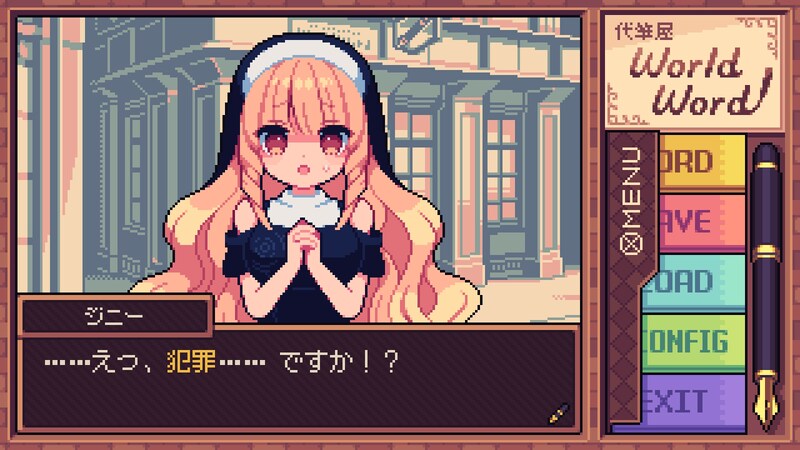Screen dimensions: 800x450
Task: Open the LOAD menu tab
Action: 700,281
